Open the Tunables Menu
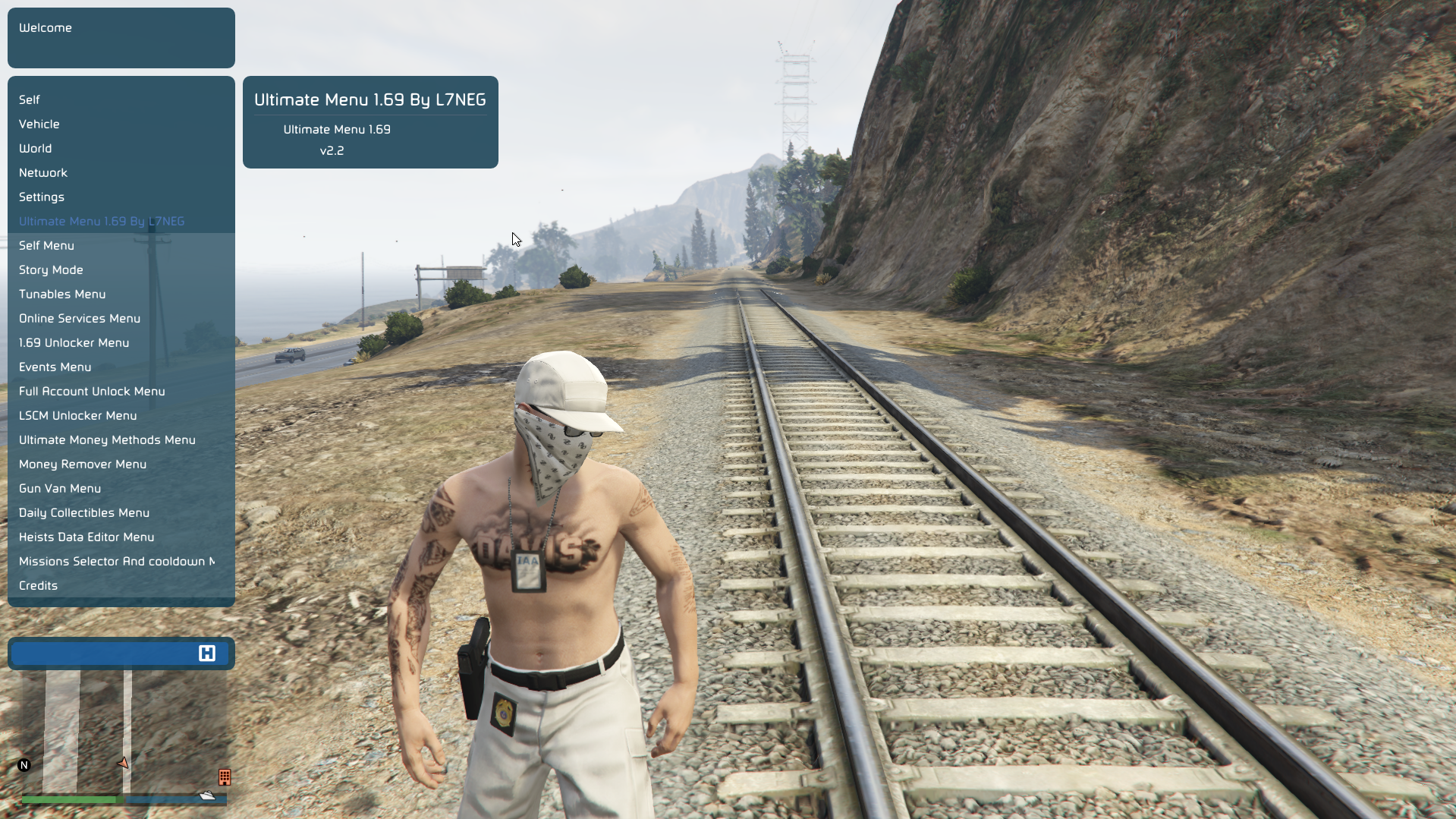This screenshot has width=1456, height=819. pyautogui.click(x=62, y=294)
